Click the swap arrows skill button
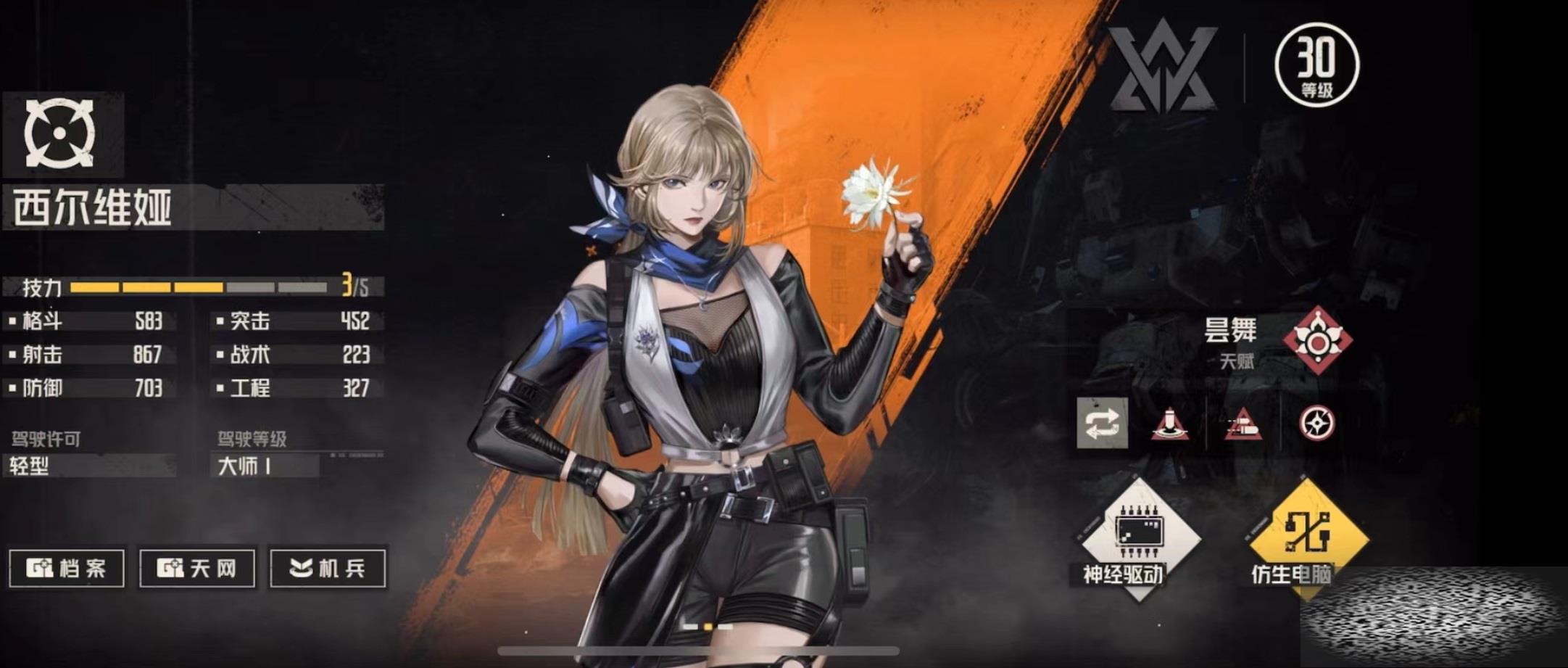This screenshot has height=668, width=1568. (1102, 424)
